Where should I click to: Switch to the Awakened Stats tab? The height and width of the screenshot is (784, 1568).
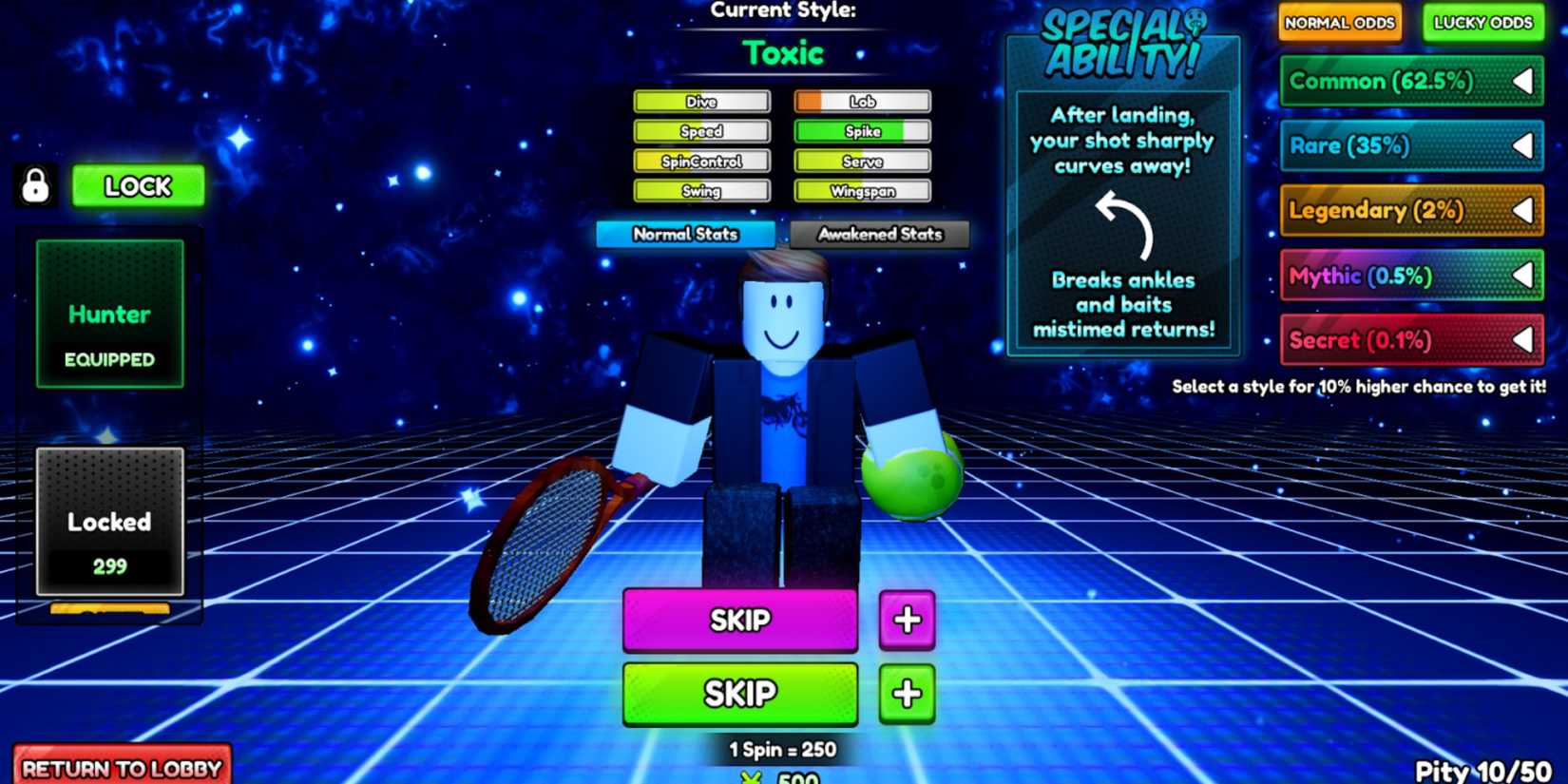(877, 234)
